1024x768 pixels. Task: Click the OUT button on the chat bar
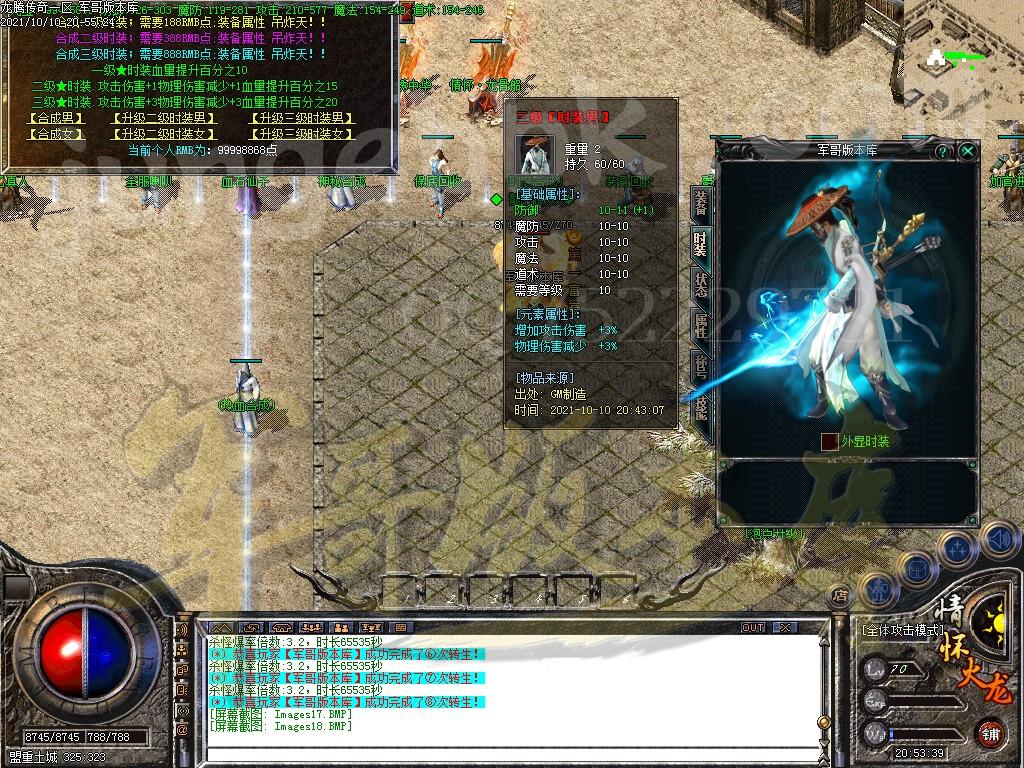753,627
